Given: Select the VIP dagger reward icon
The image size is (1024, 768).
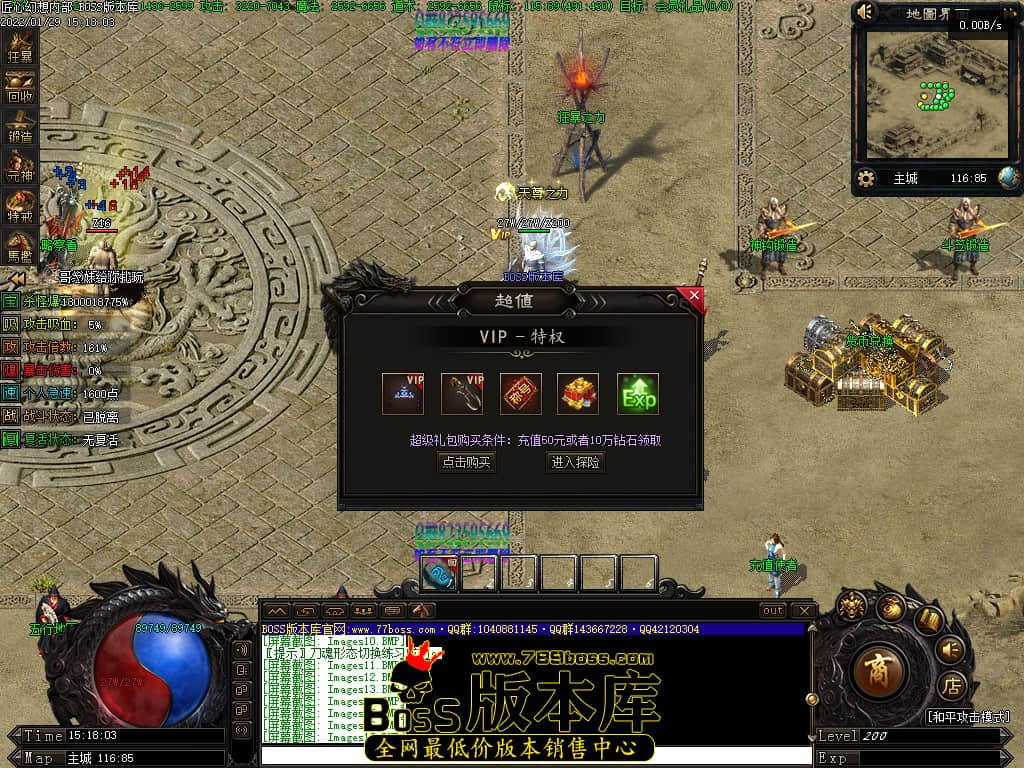Looking at the screenshot, I should 462,394.
